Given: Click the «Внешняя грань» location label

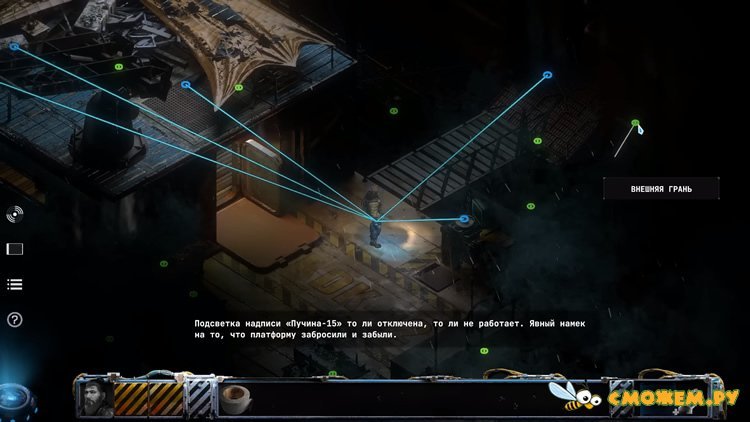Looking at the screenshot, I should click(661, 187).
